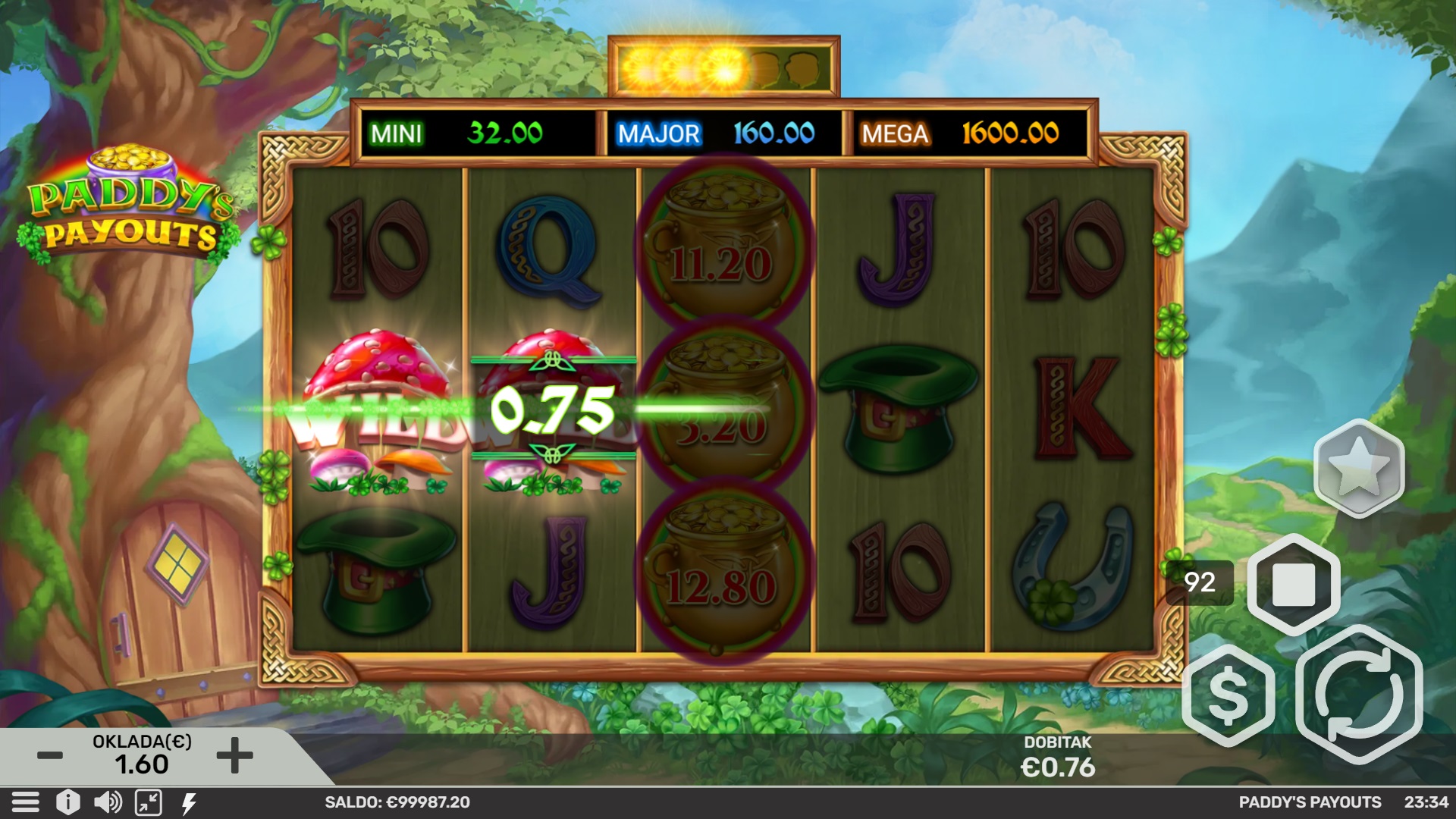
Task: Toggle the sound speaker icon
Action: (108, 802)
